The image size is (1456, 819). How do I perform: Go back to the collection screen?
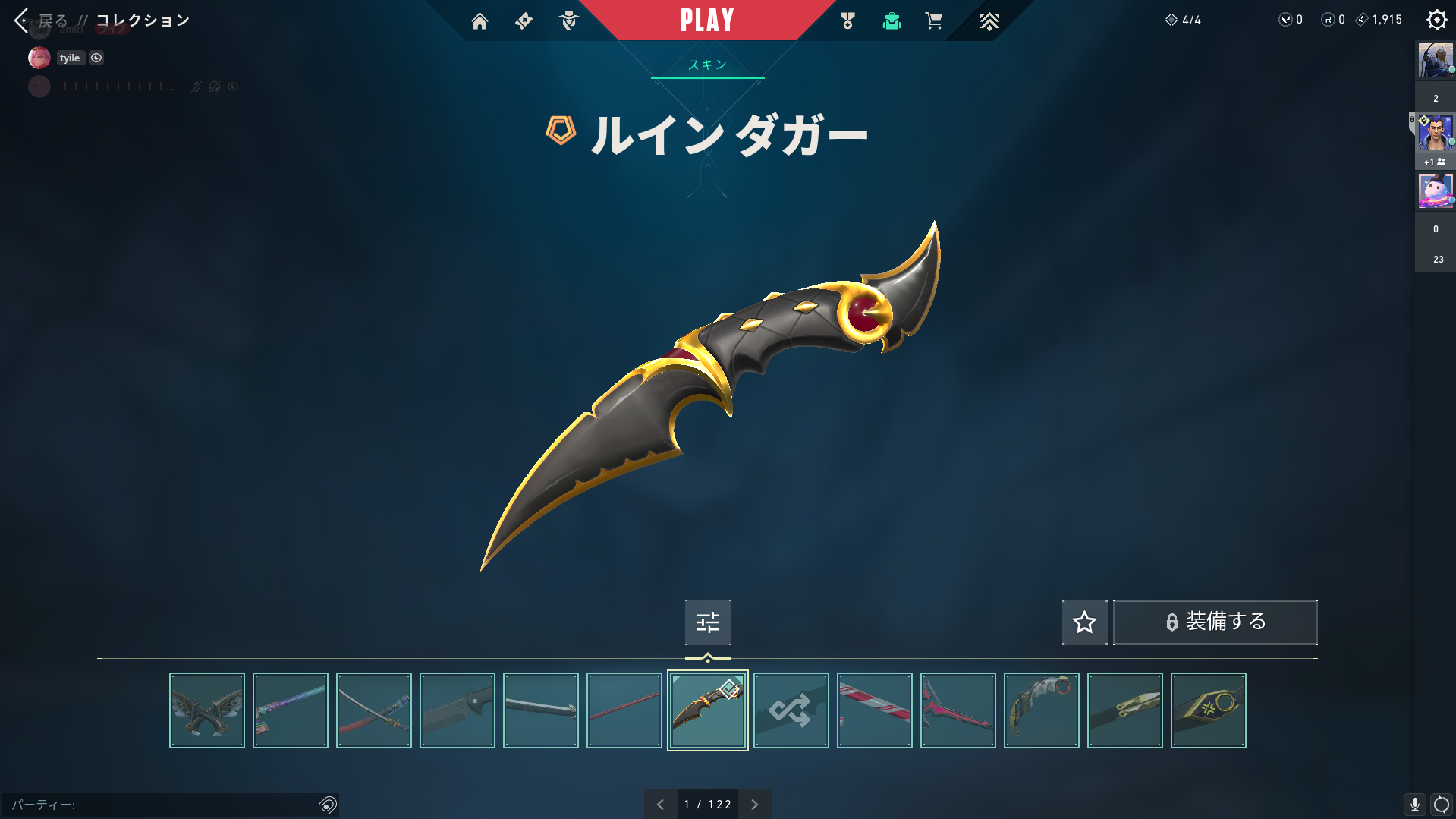[23, 20]
